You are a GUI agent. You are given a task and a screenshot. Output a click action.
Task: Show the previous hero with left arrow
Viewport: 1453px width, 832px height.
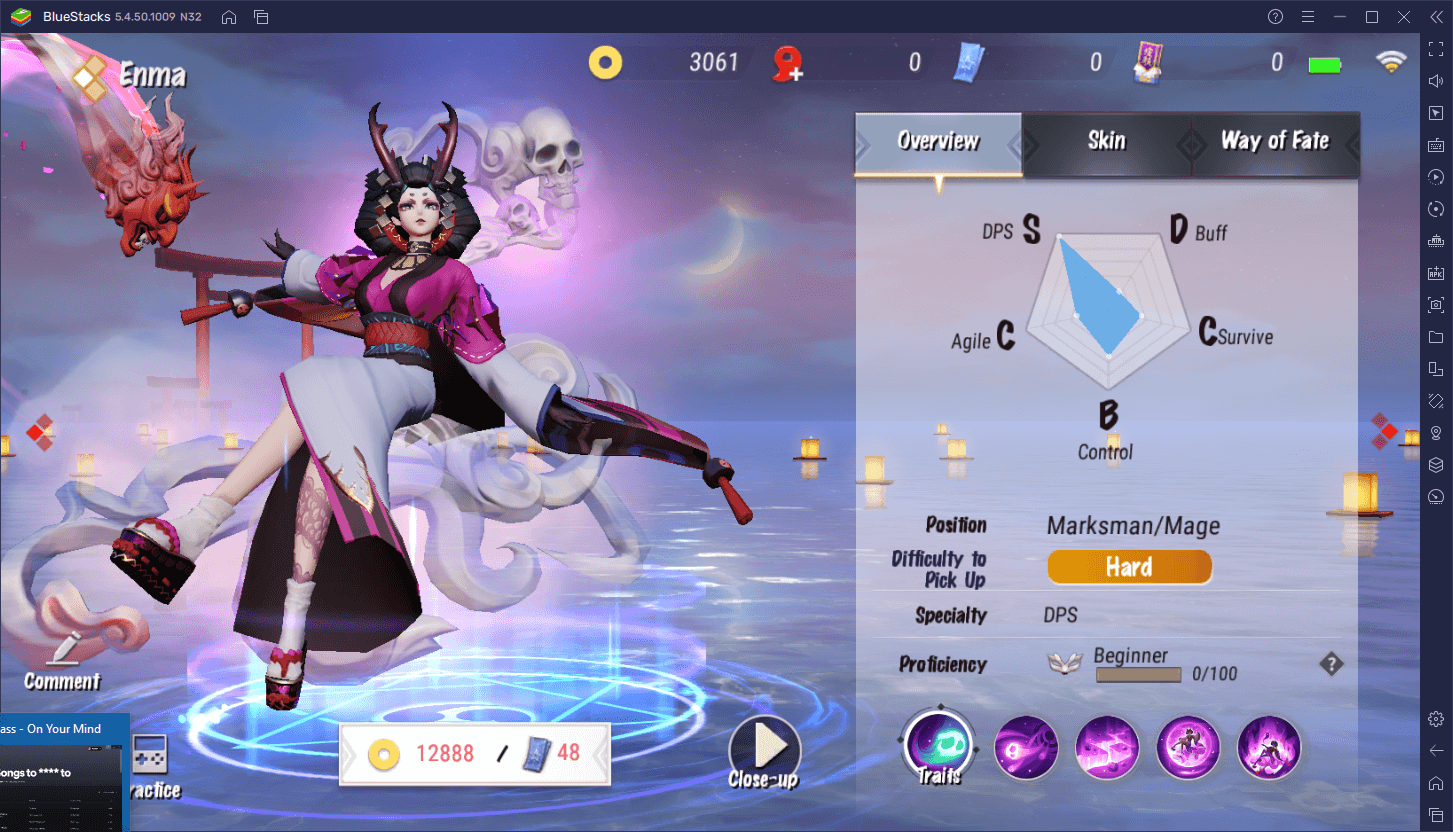pos(39,430)
